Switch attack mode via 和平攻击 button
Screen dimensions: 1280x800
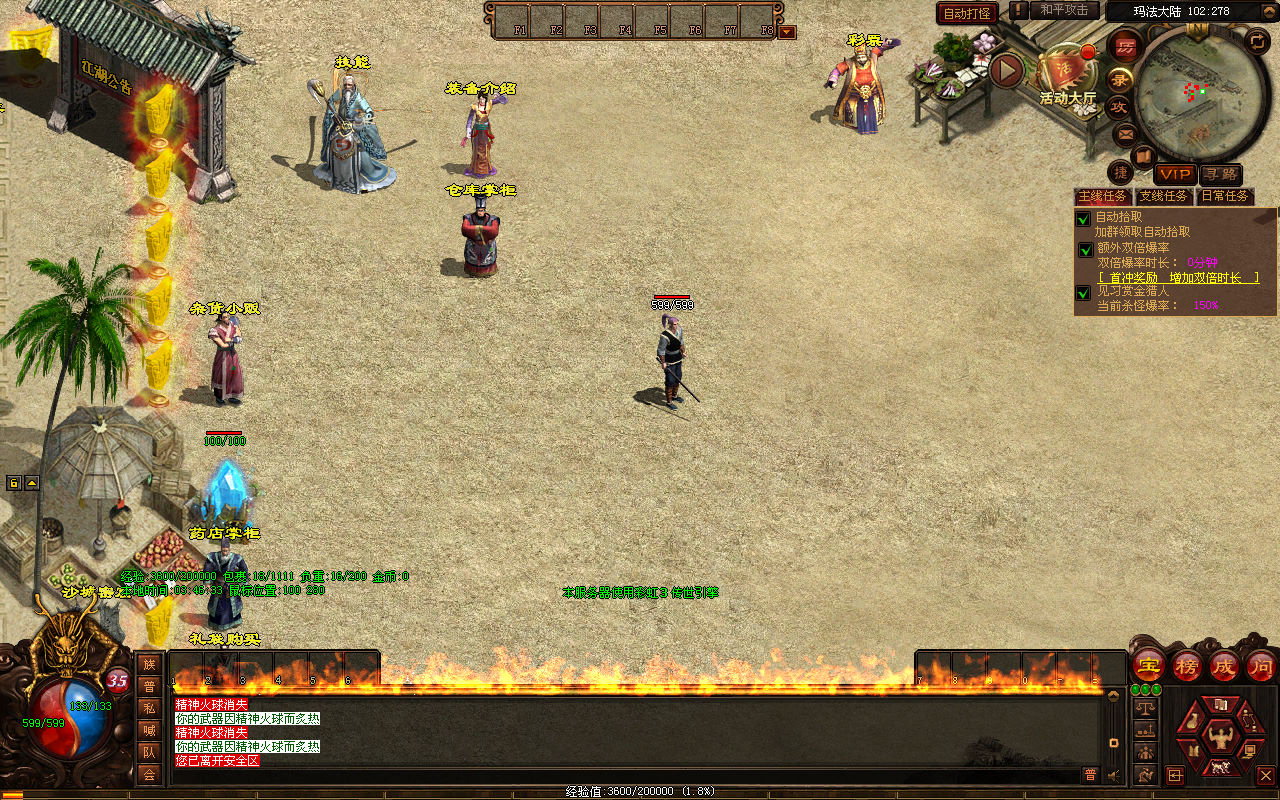[1063, 10]
